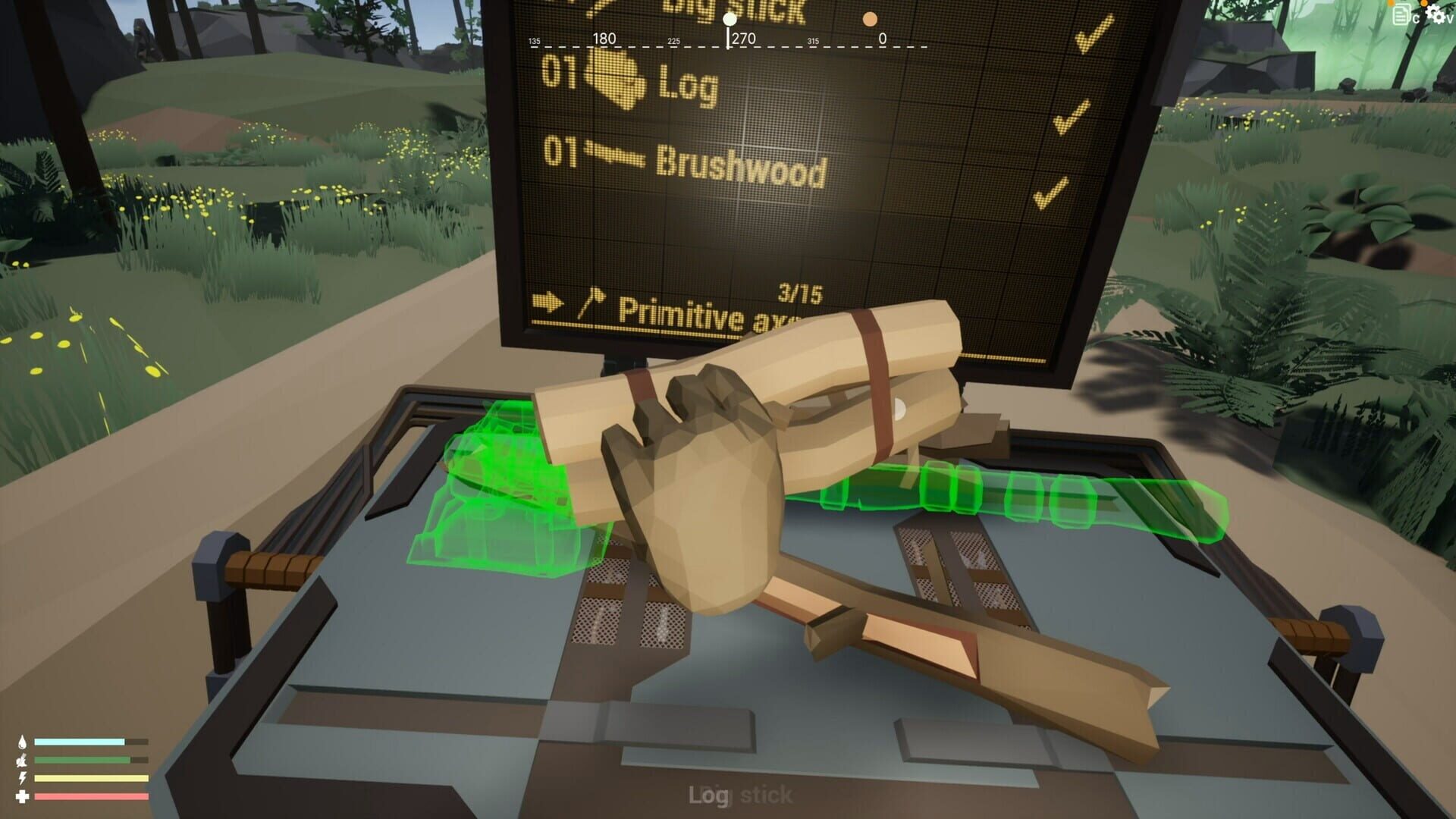Select the food hunger icon above the green bar
Image resolution: width=1456 pixels, height=819 pixels.
[x=21, y=761]
